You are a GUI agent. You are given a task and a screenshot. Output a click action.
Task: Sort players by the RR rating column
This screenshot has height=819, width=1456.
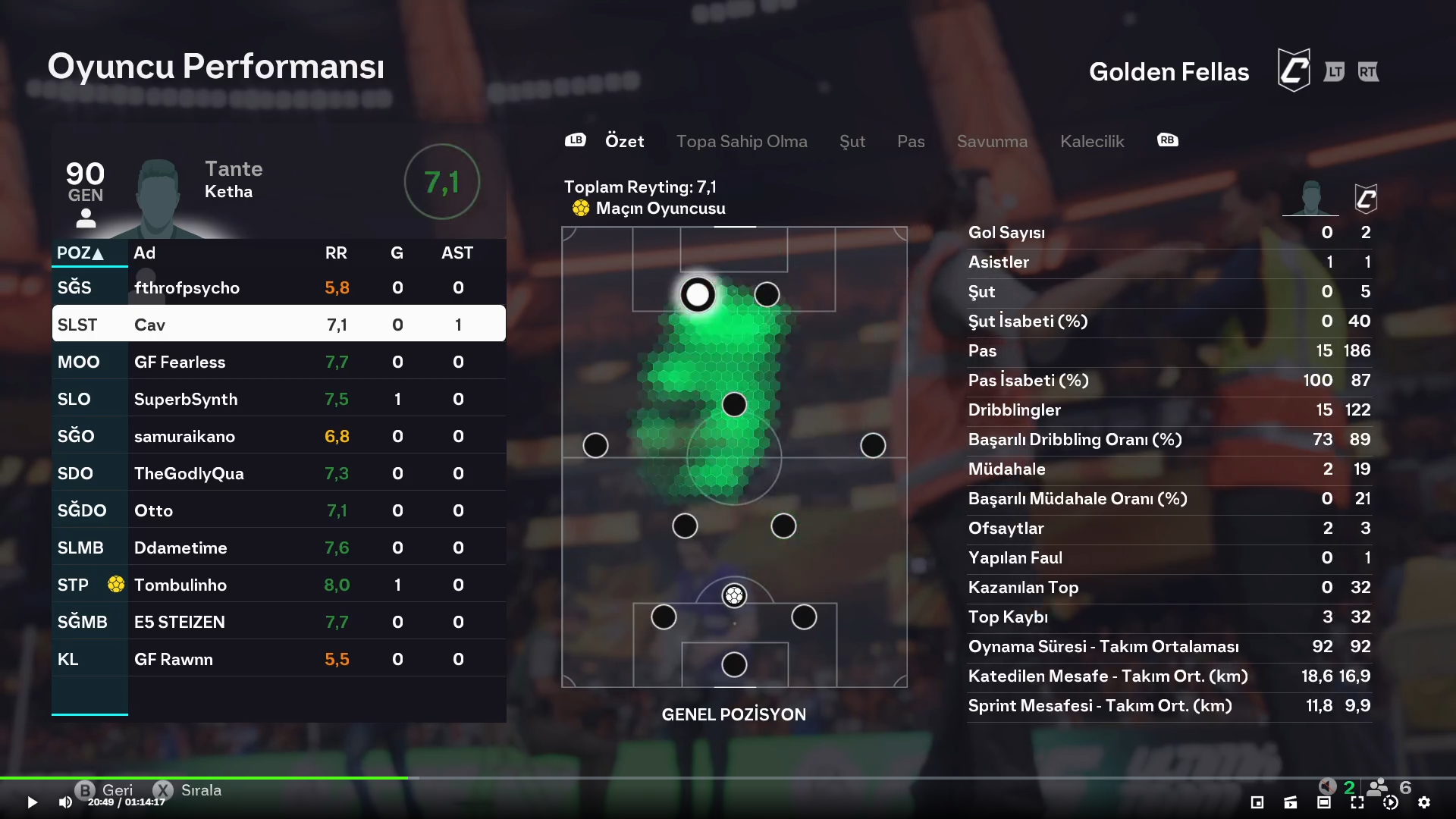point(336,253)
